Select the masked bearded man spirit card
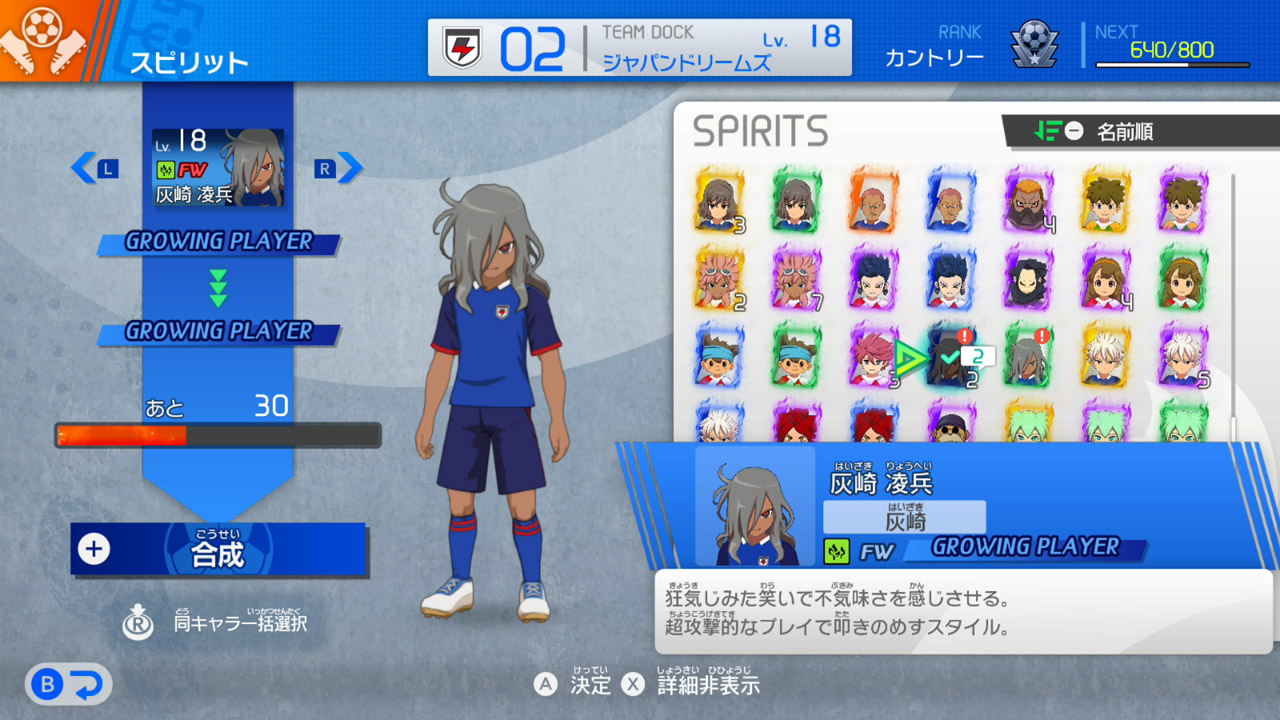Screen dimensions: 1280x720 (1027, 200)
